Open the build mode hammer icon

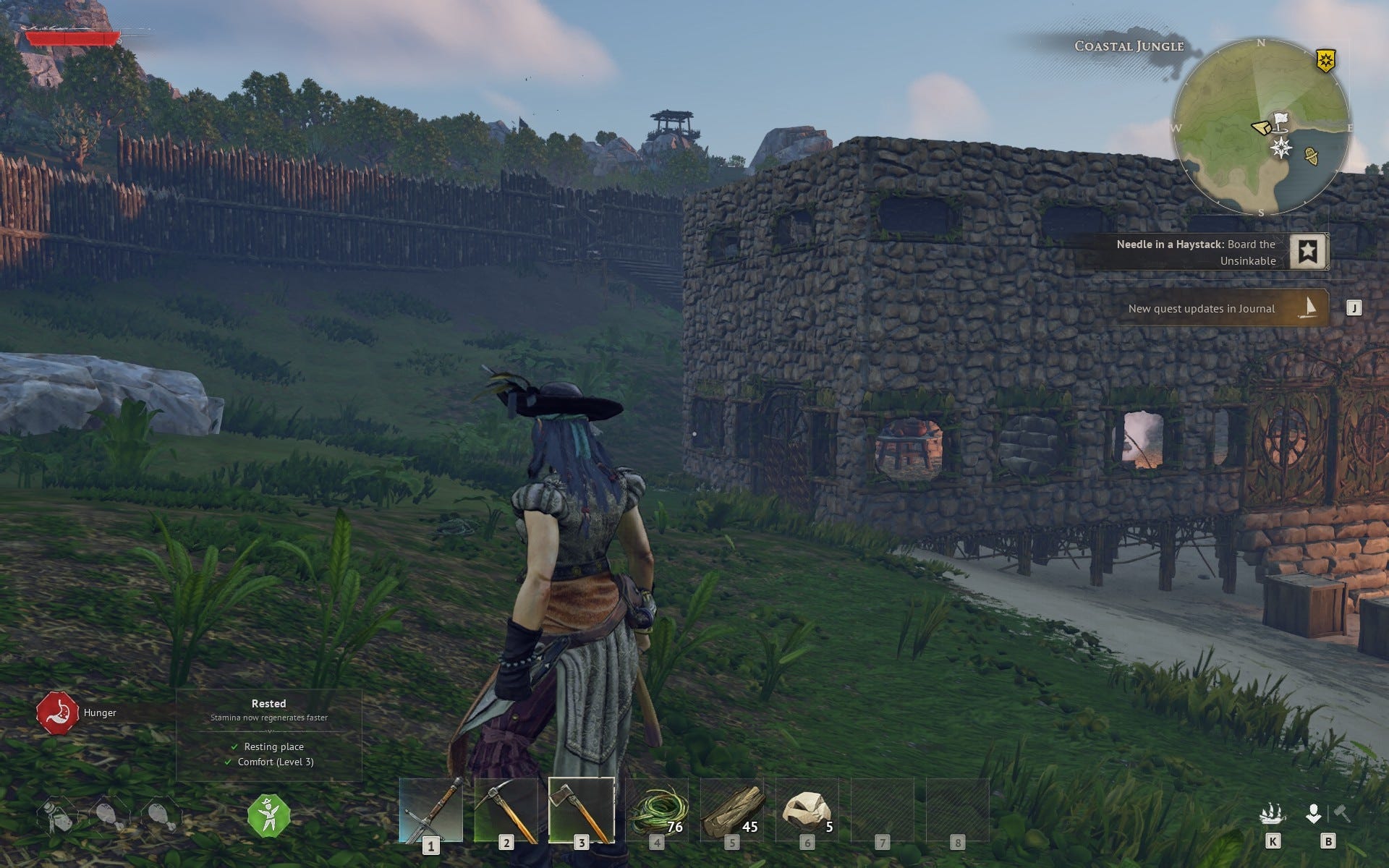pyautogui.click(x=1342, y=814)
